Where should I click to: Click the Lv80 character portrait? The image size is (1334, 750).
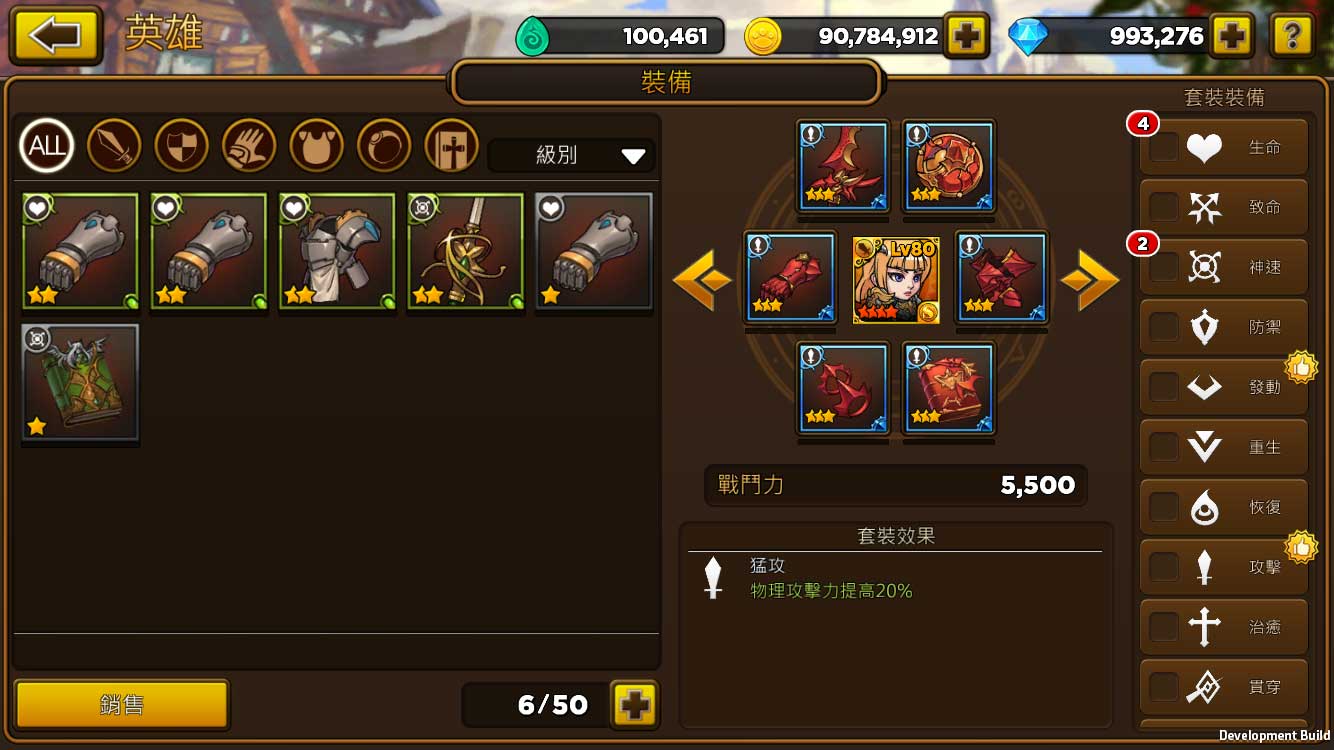coord(896,280)
